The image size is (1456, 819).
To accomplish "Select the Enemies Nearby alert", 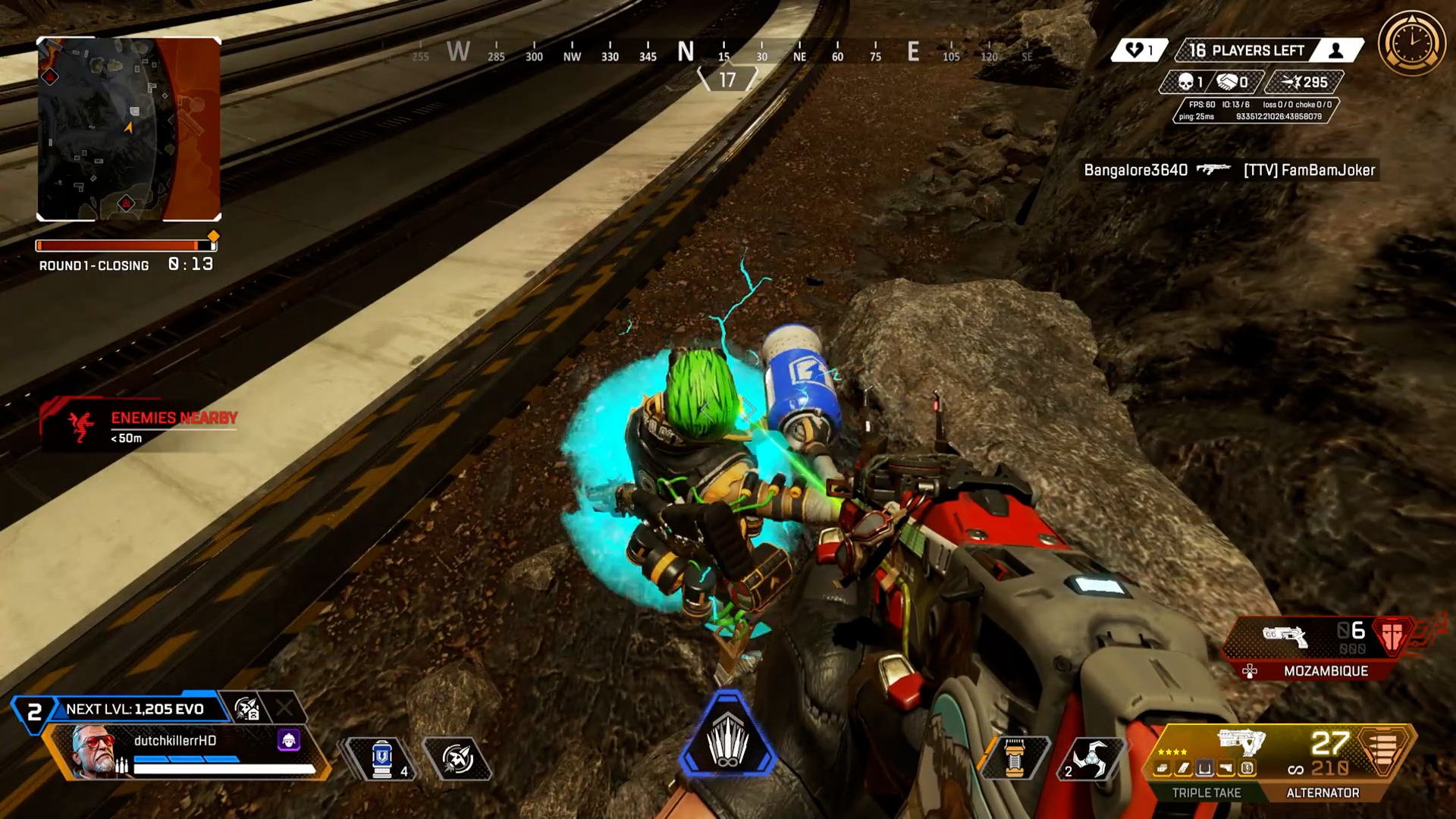I will 140,425.
